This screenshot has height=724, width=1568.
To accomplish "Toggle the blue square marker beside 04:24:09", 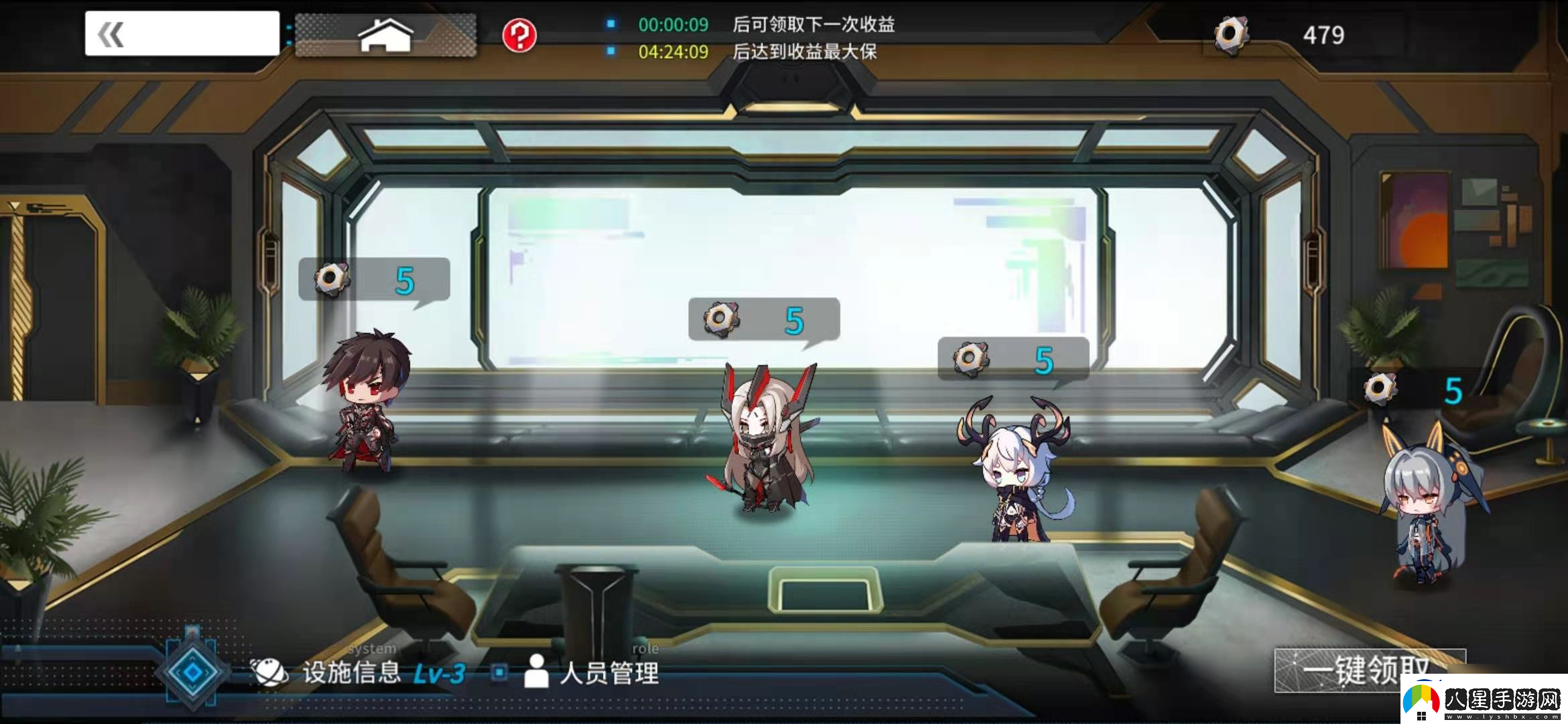I will pos(610,50).
